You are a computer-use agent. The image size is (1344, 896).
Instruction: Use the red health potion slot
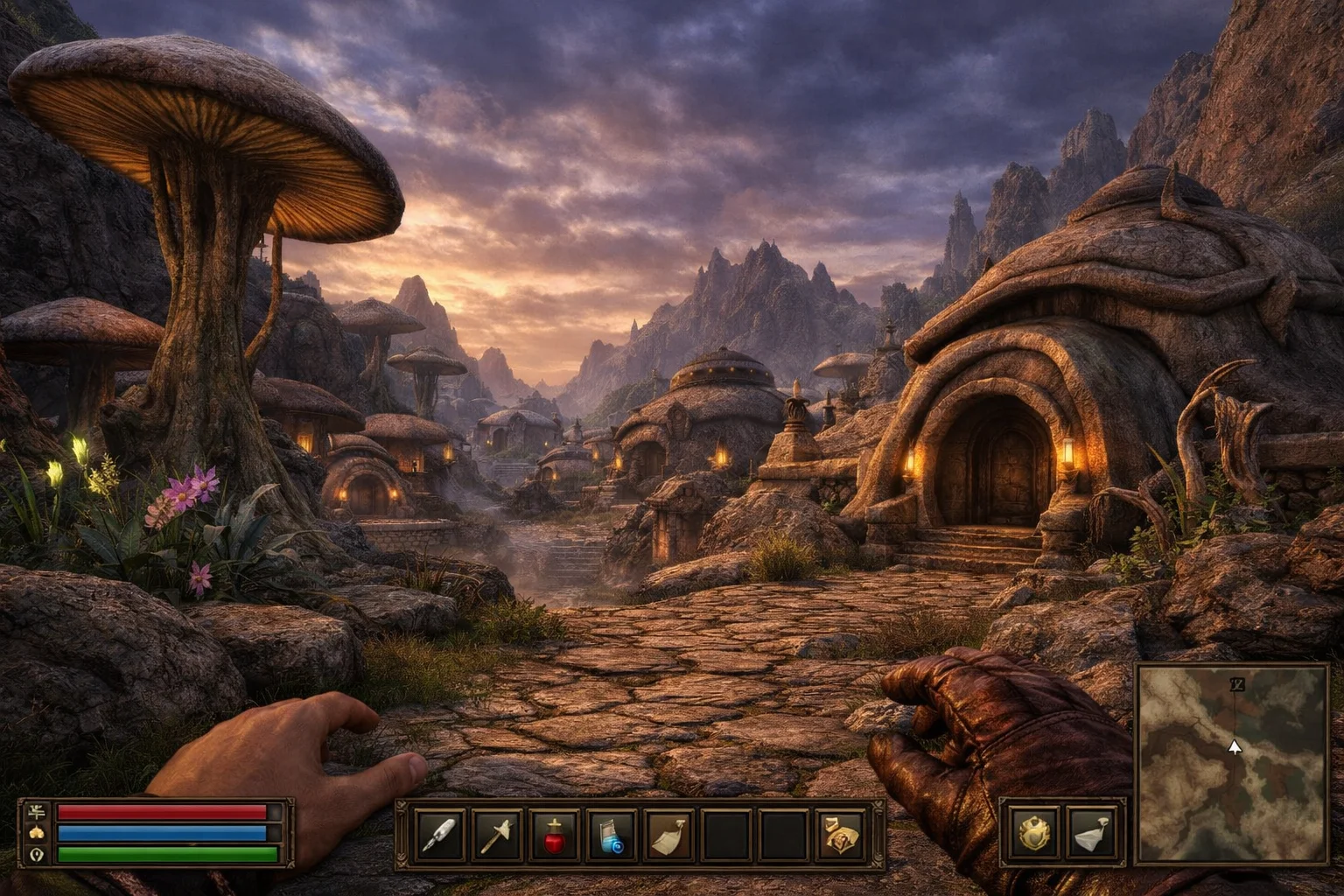pyautogui.click(x=554, y=834)
